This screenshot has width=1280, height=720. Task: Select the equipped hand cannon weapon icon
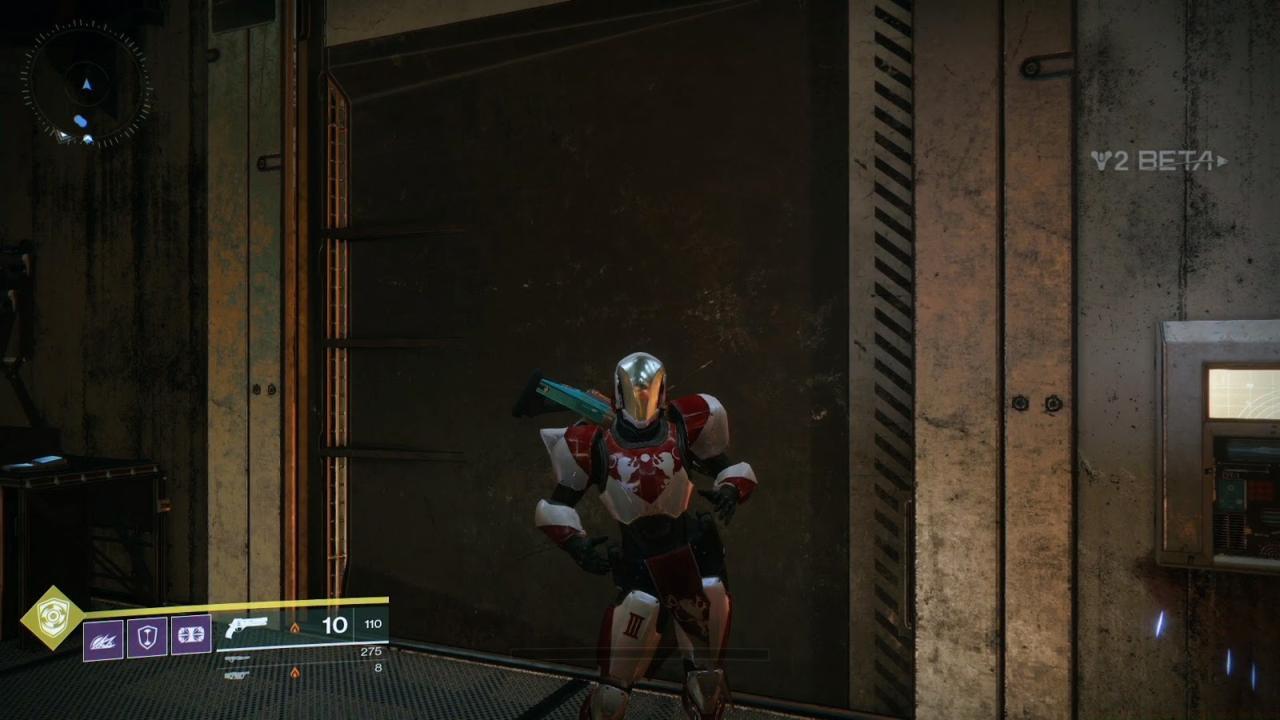point(247,628)
